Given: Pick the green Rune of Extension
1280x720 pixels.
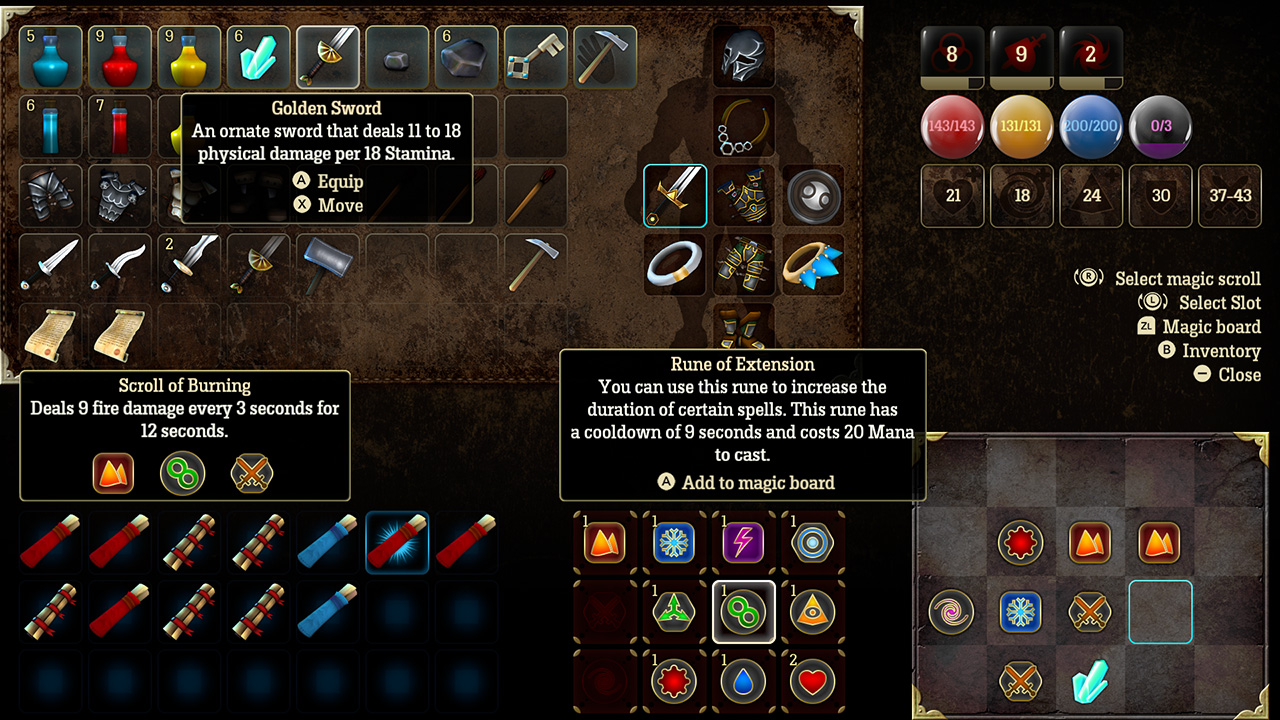Looking at the screenshot, I should (x=743, y=612).
